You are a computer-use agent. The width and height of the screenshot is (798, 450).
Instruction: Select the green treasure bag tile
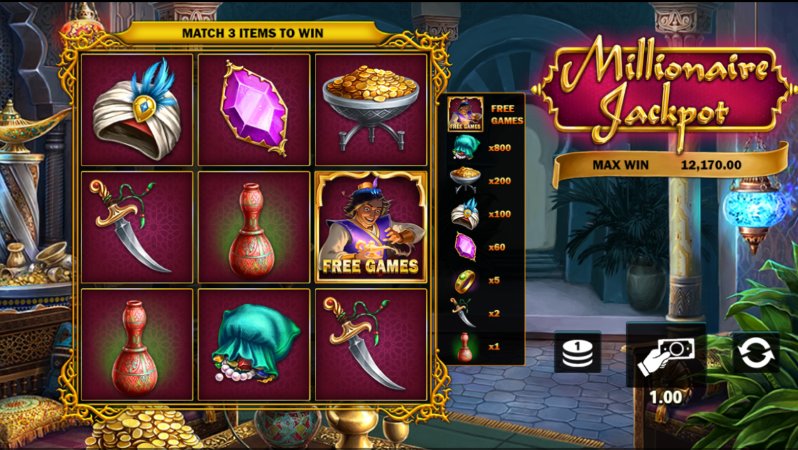pyautogui.click(x=254, y=344)
